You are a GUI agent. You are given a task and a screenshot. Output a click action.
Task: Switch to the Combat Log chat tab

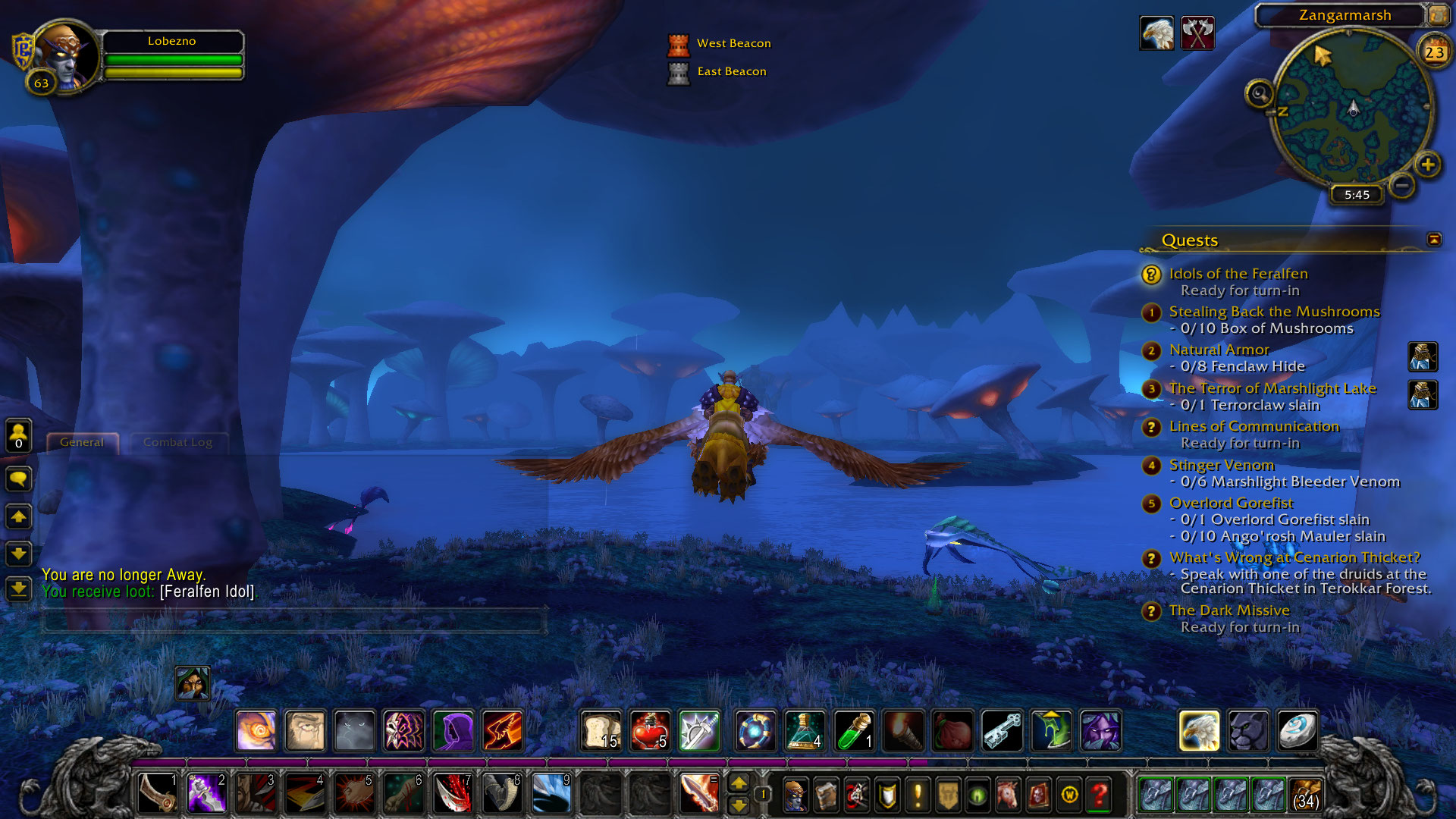coord(177,442)
